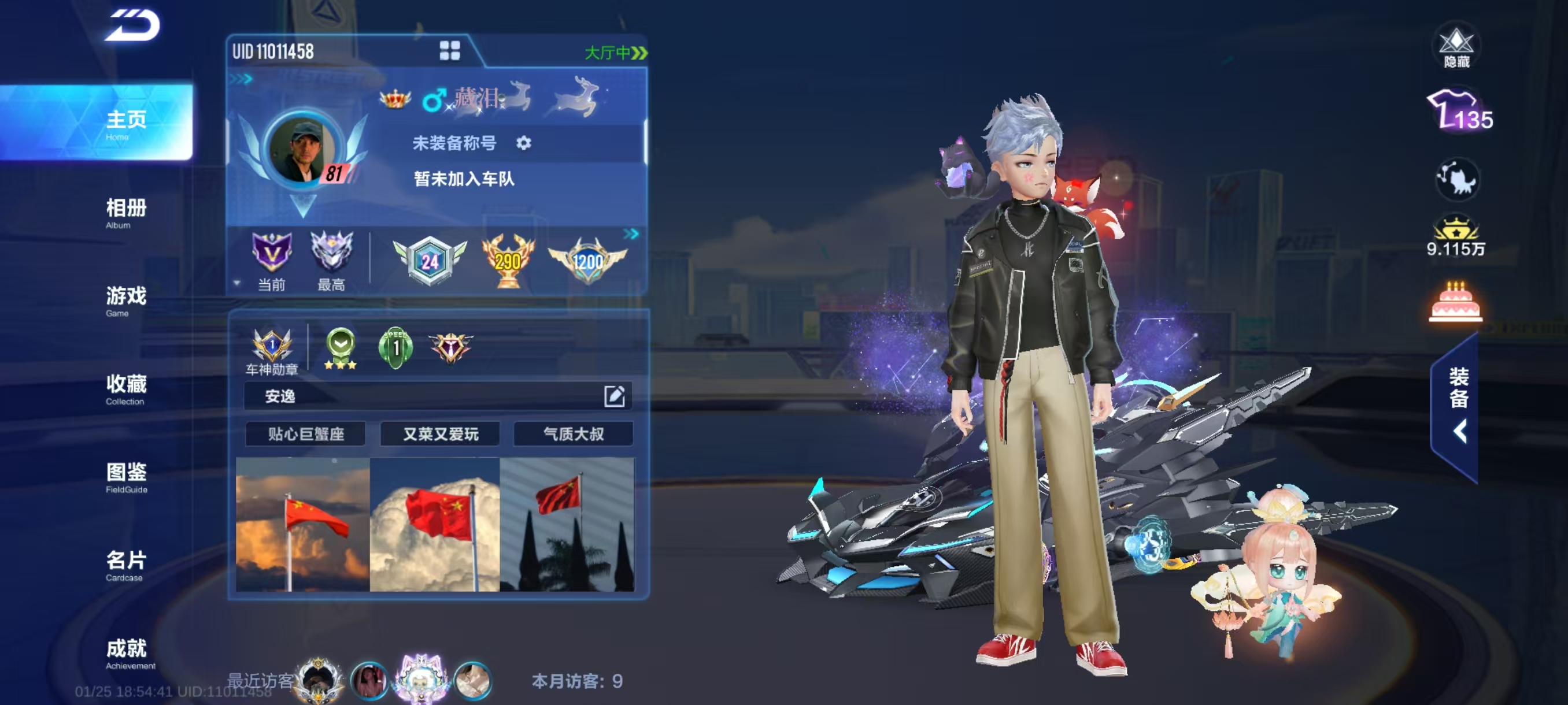Viewport: 1568px width, 705px height.
Task: Open the sunset flag photo thumbnail
Action: click(x=302, y=524)
